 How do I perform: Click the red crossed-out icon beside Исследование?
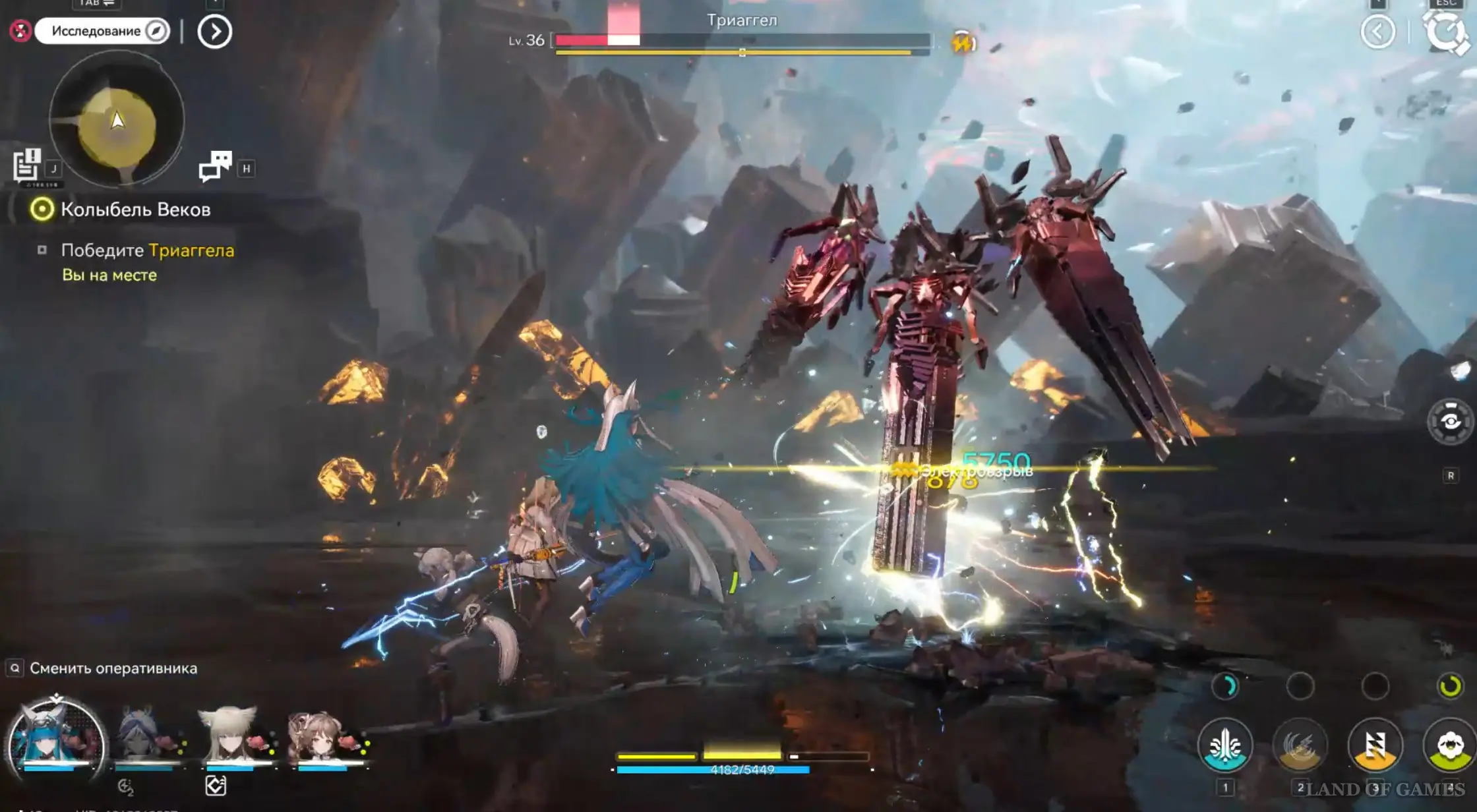click(x=21, y=31)
